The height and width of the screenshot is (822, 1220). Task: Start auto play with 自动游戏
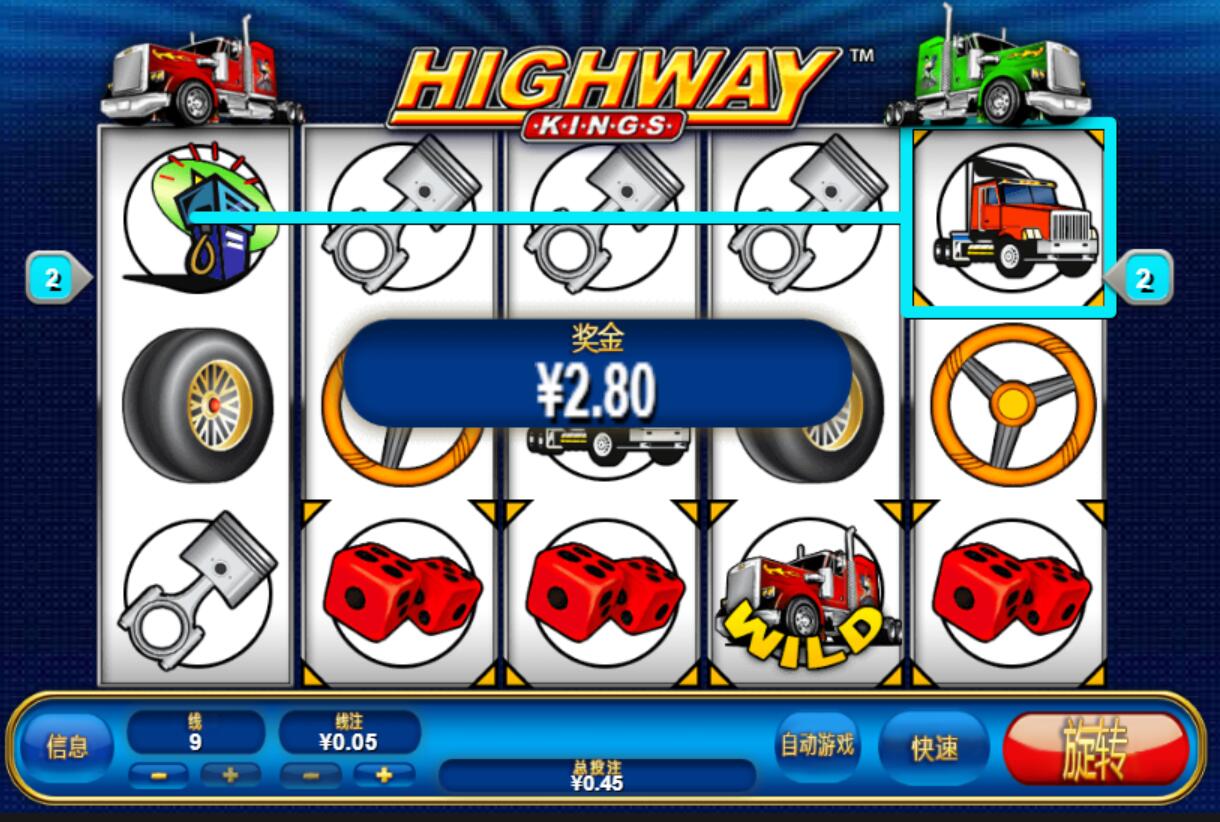(x=817, y=745)
